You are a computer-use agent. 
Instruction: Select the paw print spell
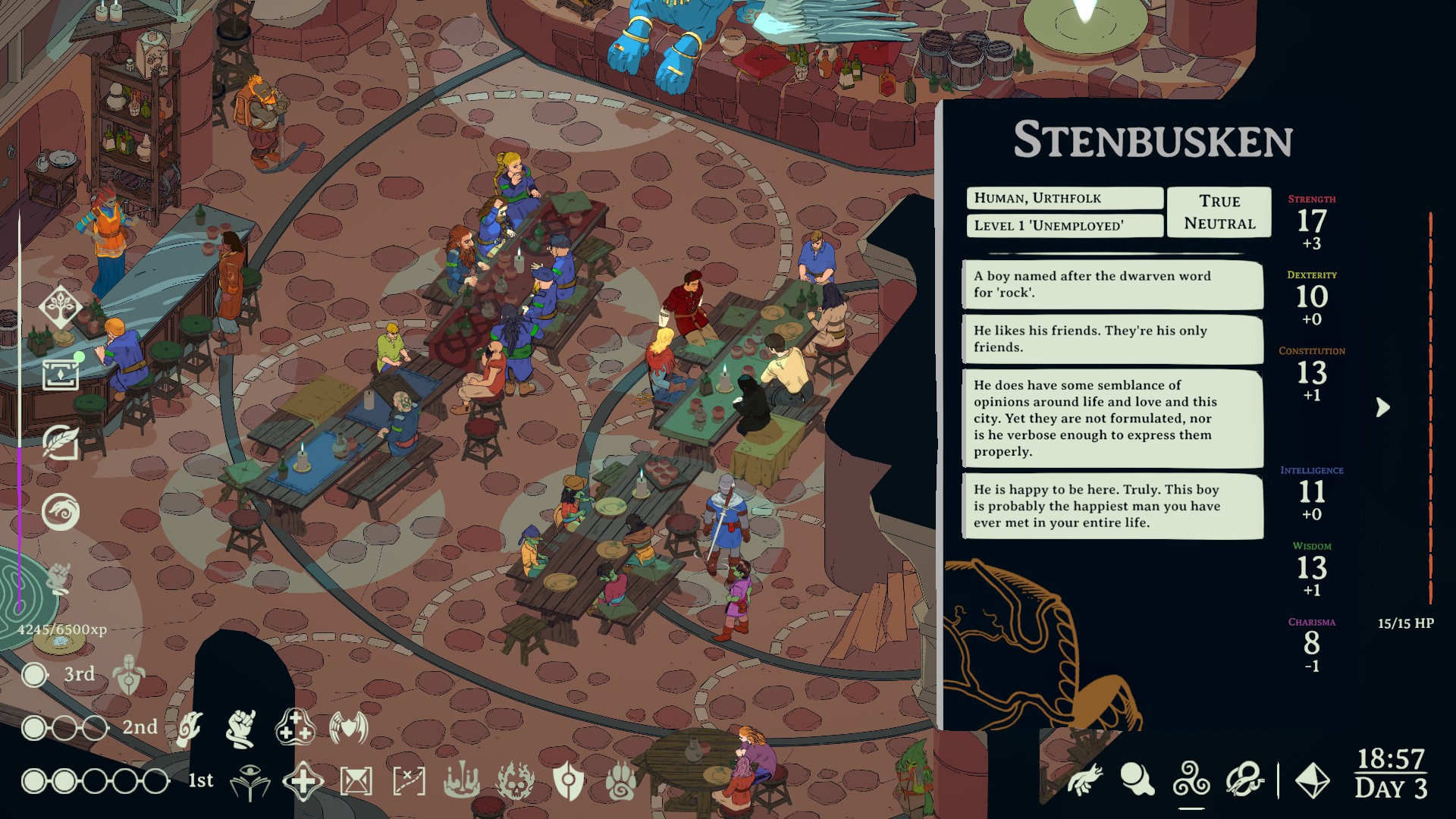coord(621,782)
